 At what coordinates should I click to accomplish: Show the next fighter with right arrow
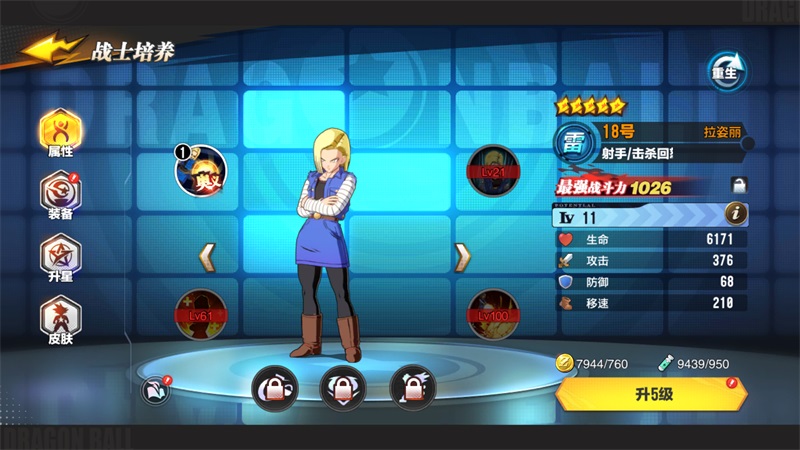pyautogui.click(x=462, y=258)
